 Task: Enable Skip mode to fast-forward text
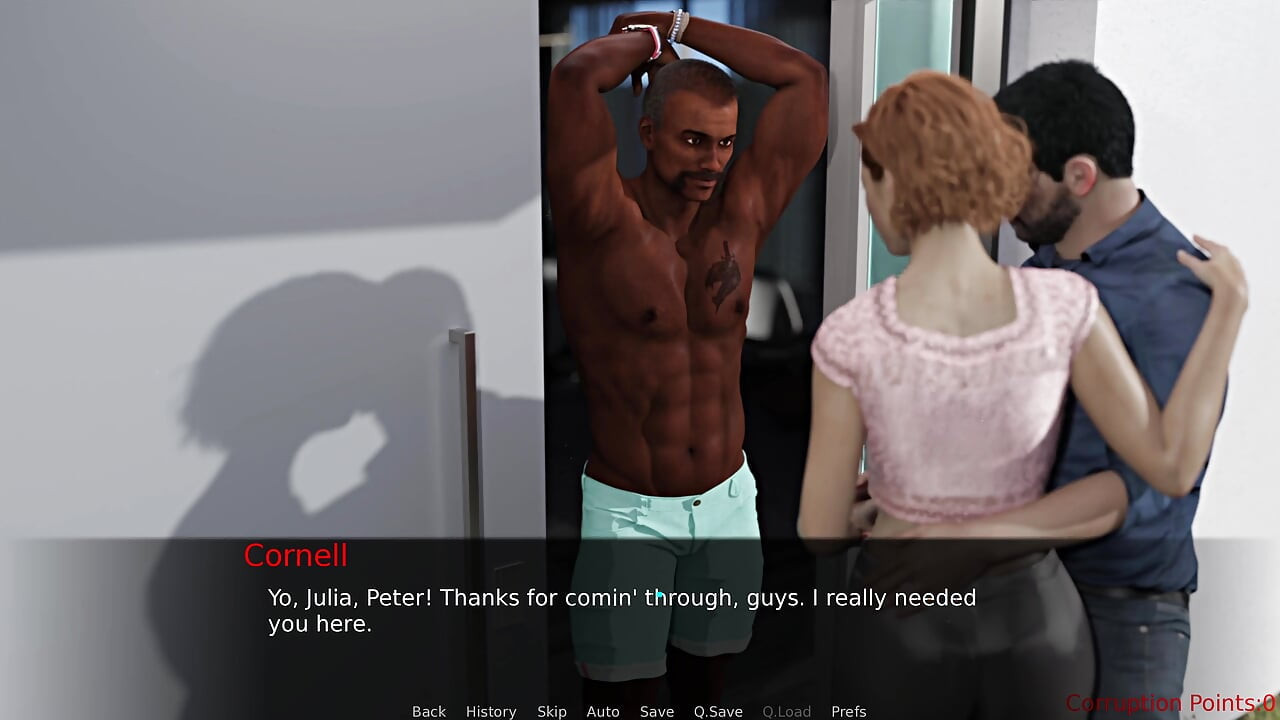tap(551, 711)
